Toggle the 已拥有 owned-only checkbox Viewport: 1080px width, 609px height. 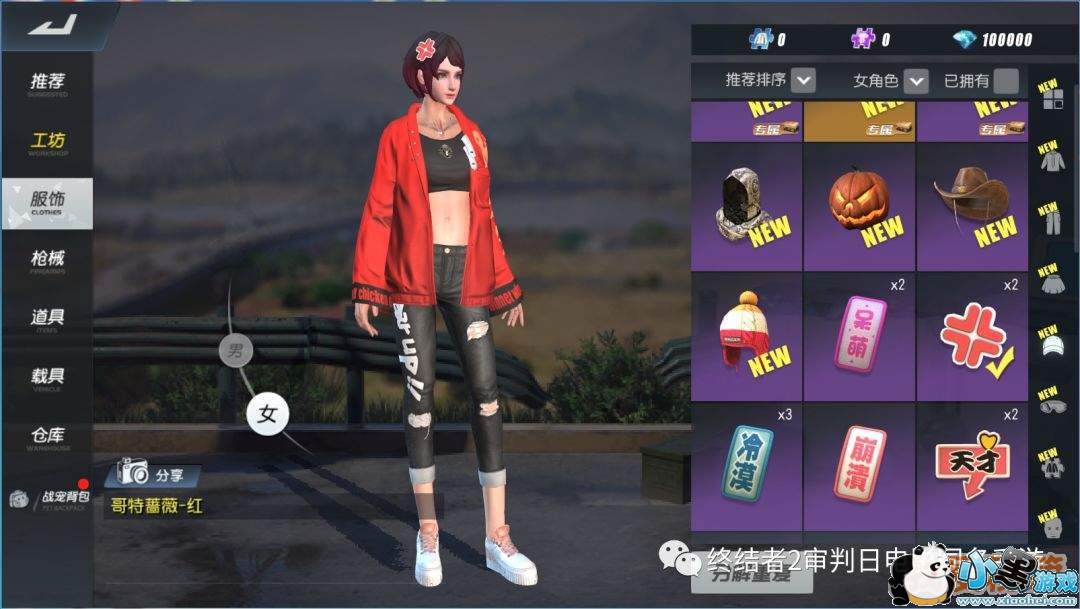(x=1006, y=81)
